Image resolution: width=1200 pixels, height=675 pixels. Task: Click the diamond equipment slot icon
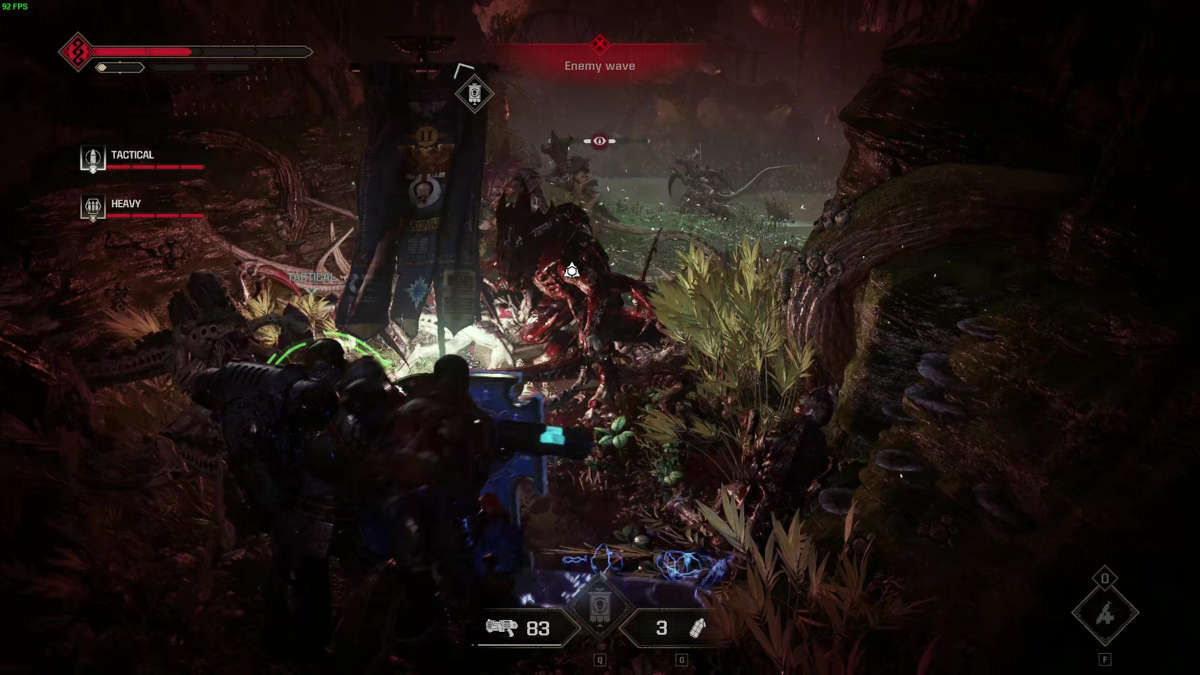(1105, 614)
